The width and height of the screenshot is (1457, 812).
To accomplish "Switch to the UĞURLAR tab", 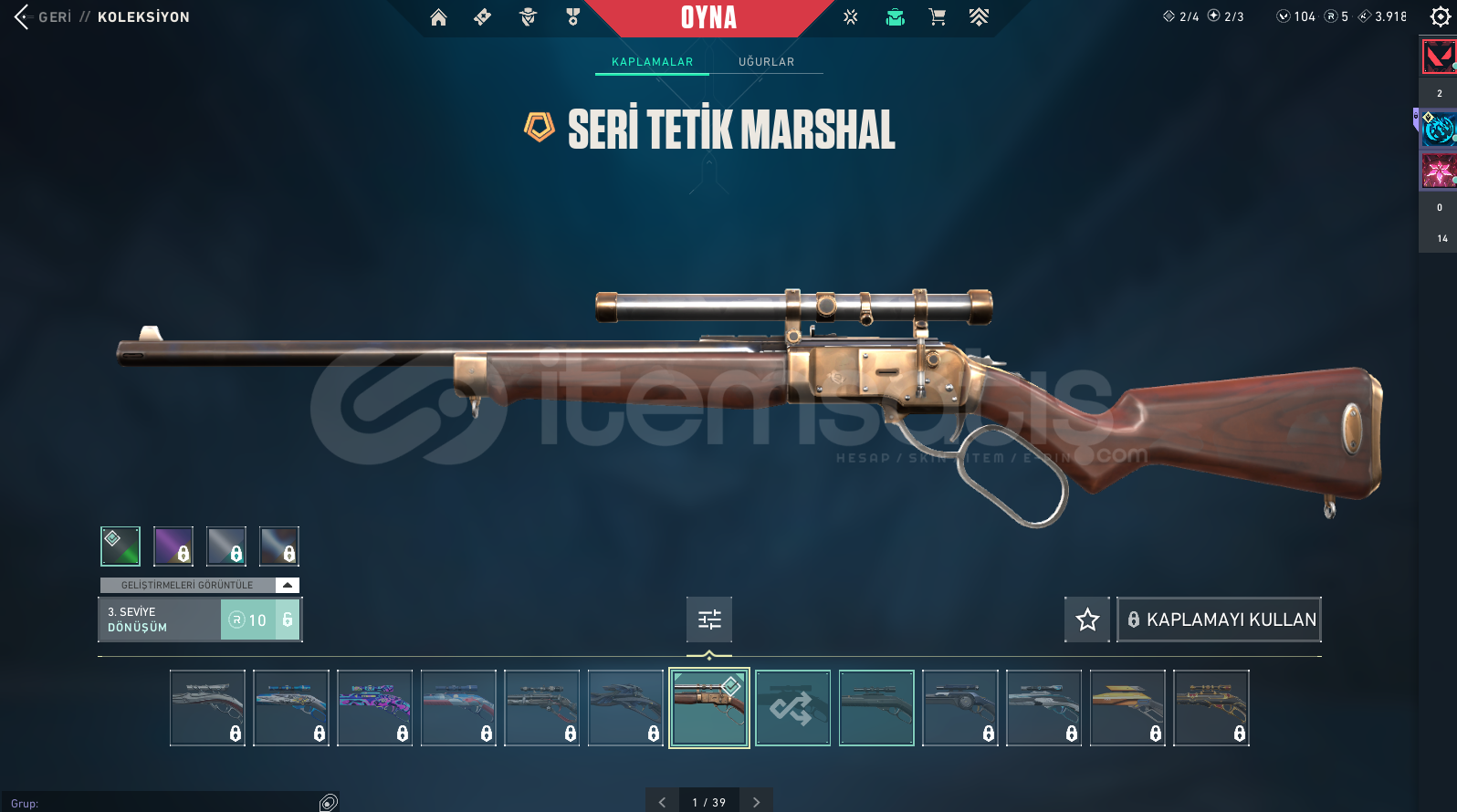I will pos(766,62).
